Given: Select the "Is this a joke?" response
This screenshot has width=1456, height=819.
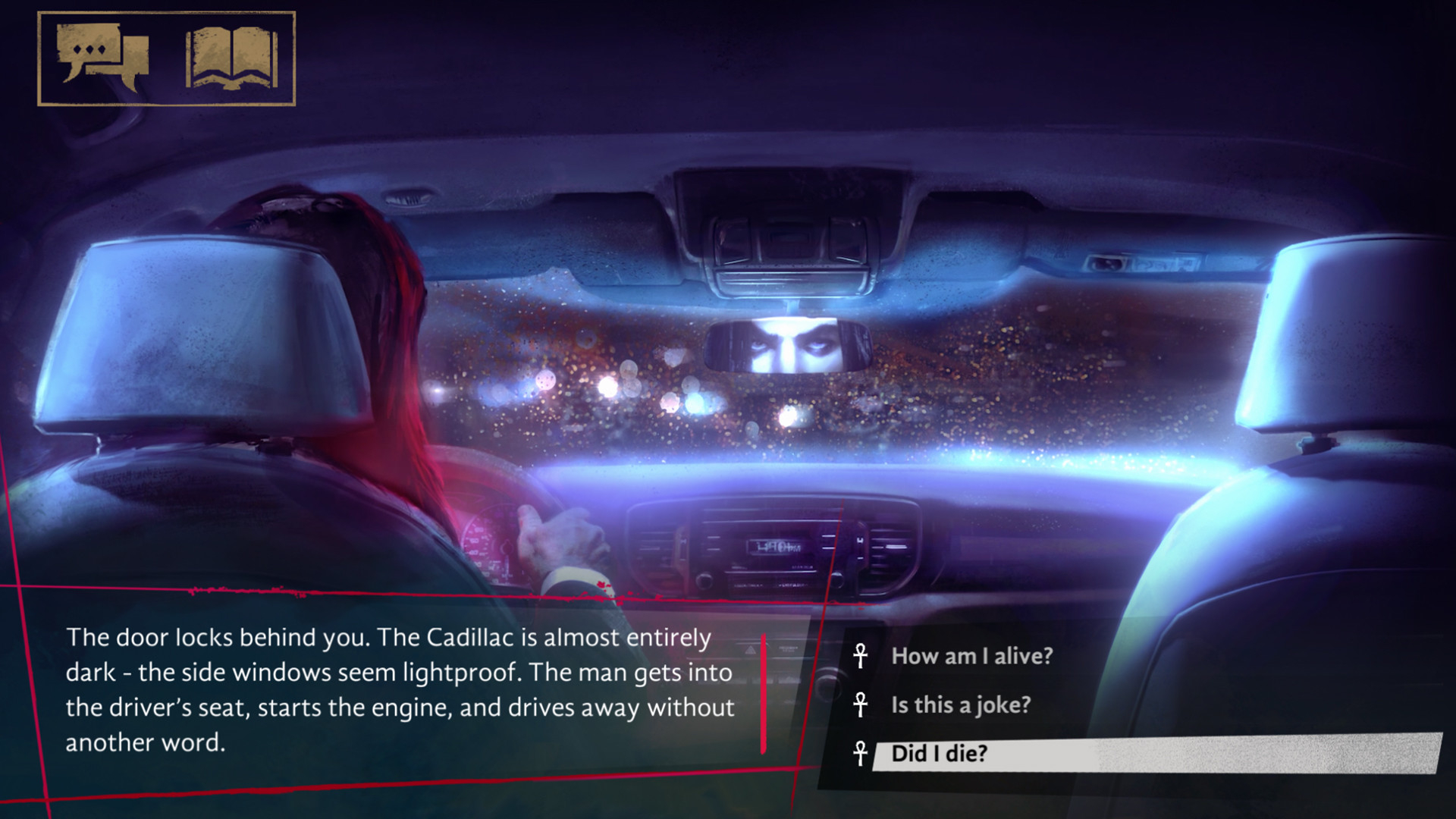Looking at the screenshot, I should [x=961, y=705].
